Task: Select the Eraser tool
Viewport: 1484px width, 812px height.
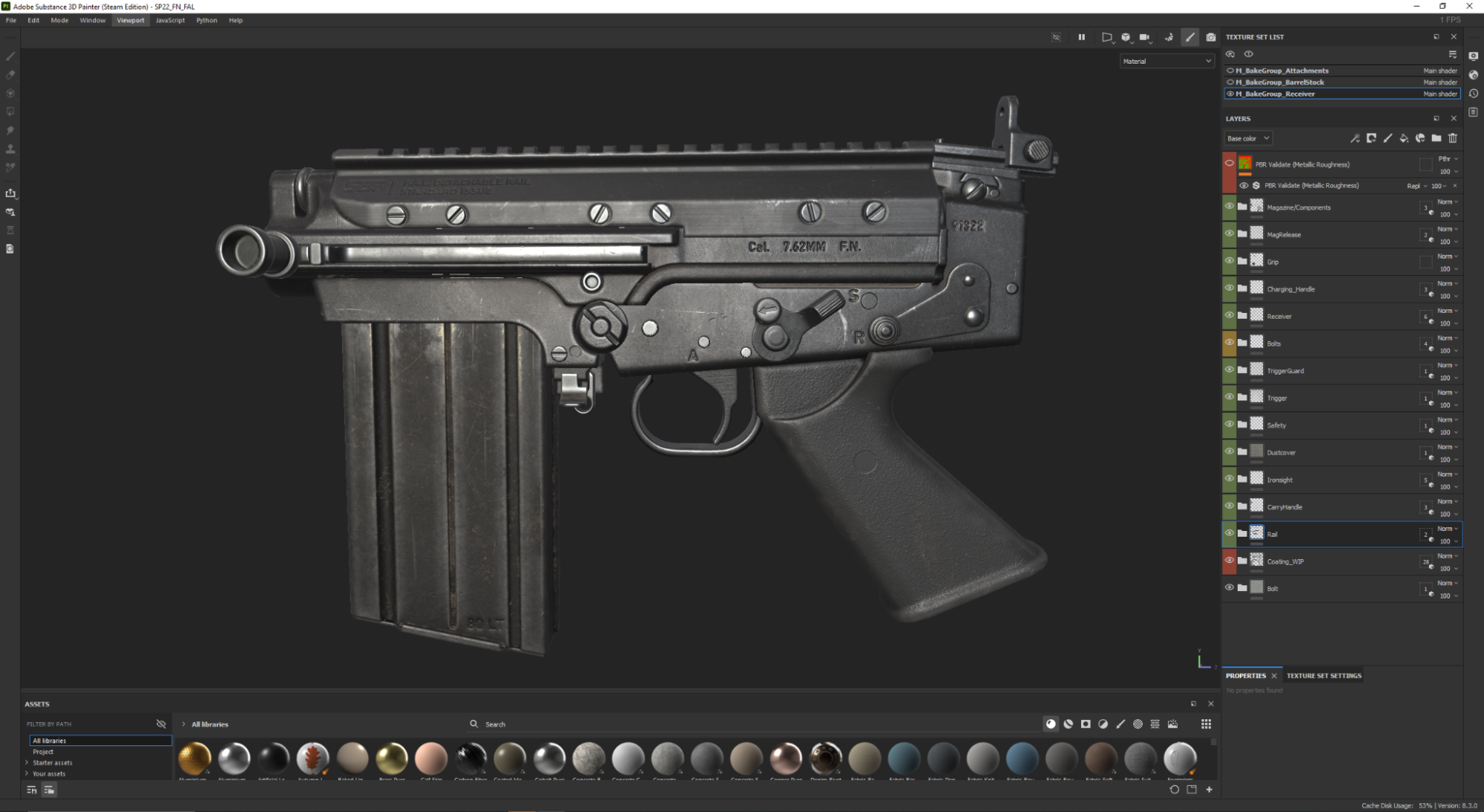Action: point(10,75)
